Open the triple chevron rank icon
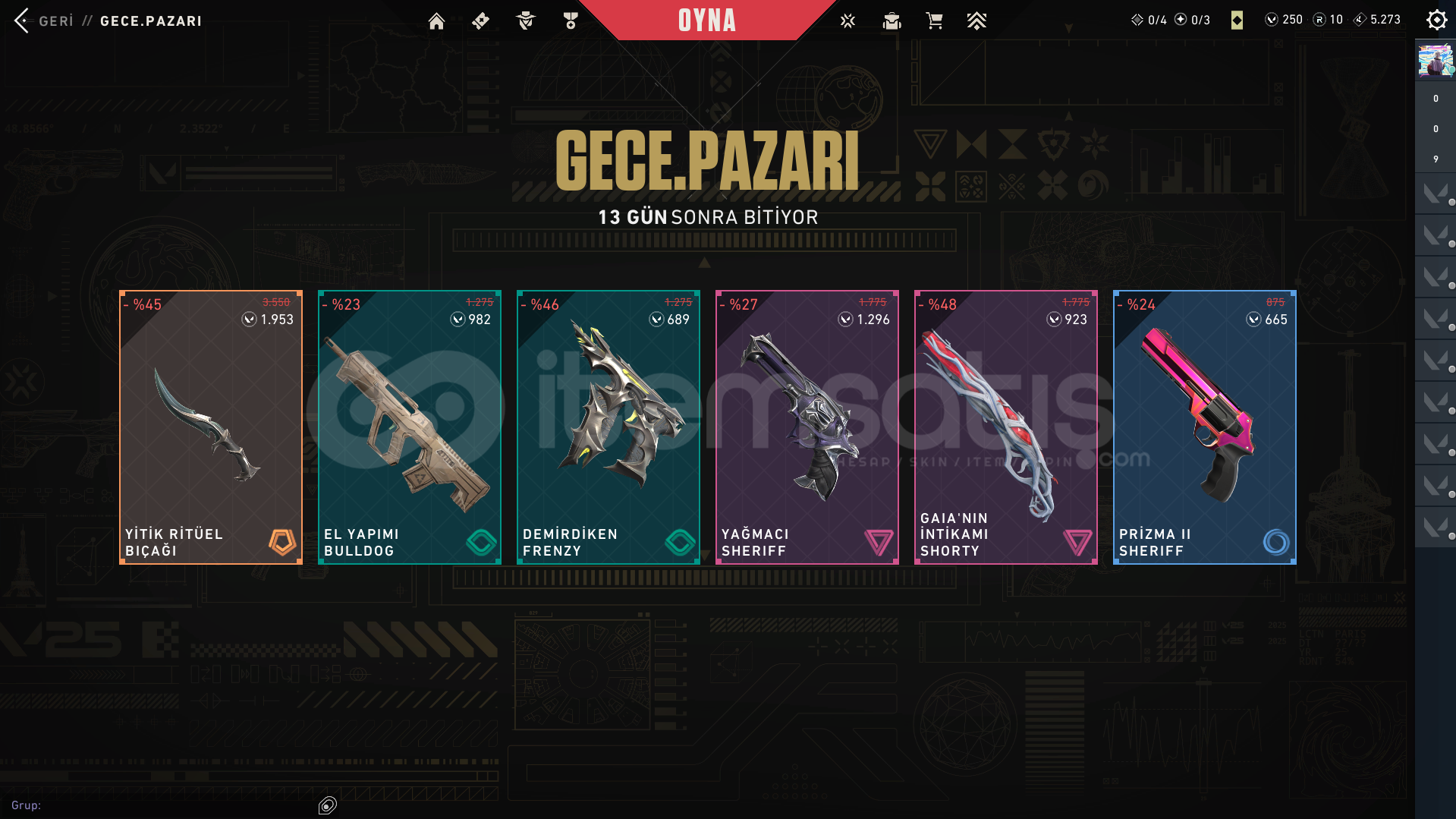This screenshot has width=1456, height=819. point(976,21)
